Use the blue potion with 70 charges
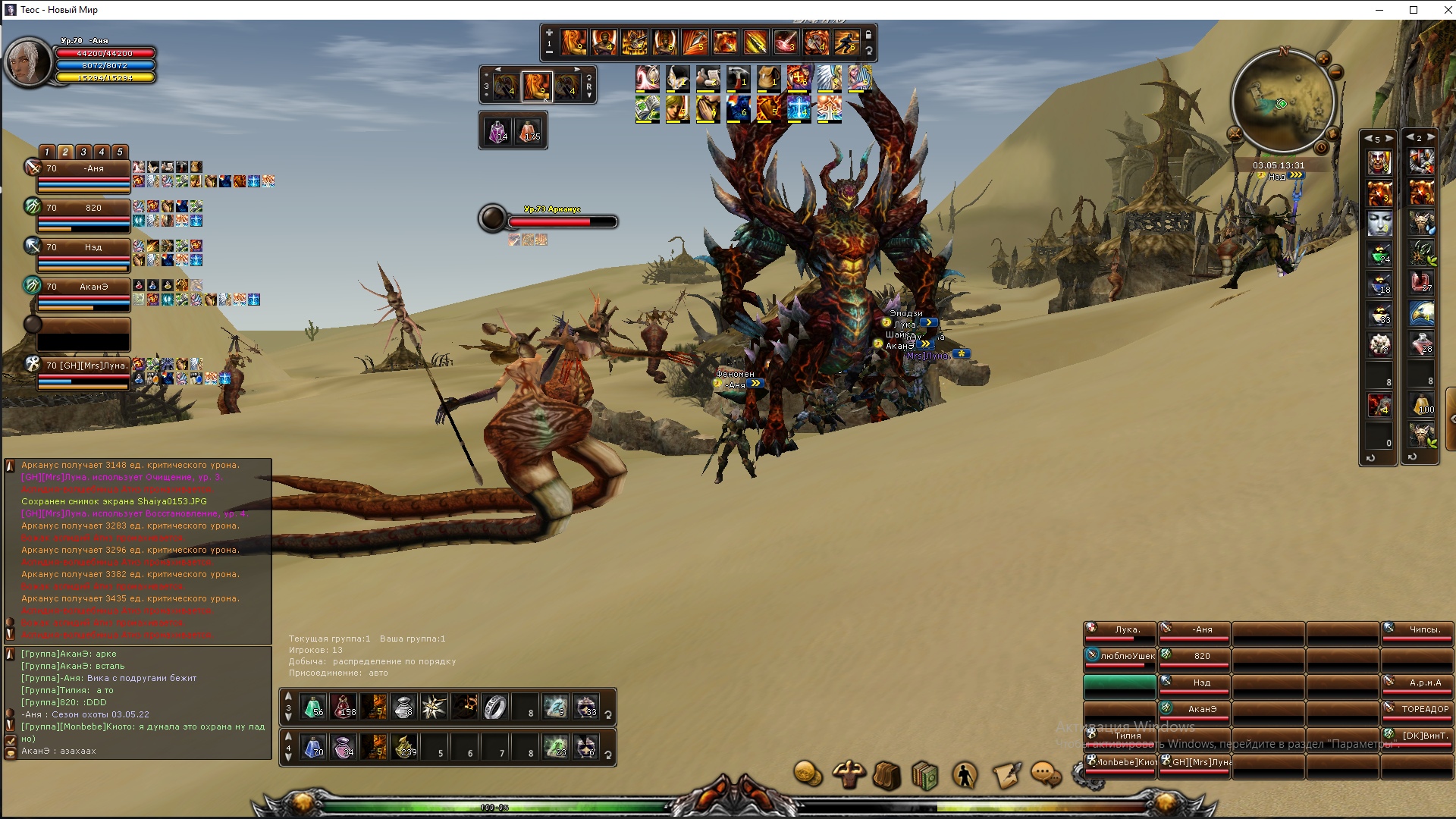Screen dimensions: 1456x819 [x=313, y=747]
